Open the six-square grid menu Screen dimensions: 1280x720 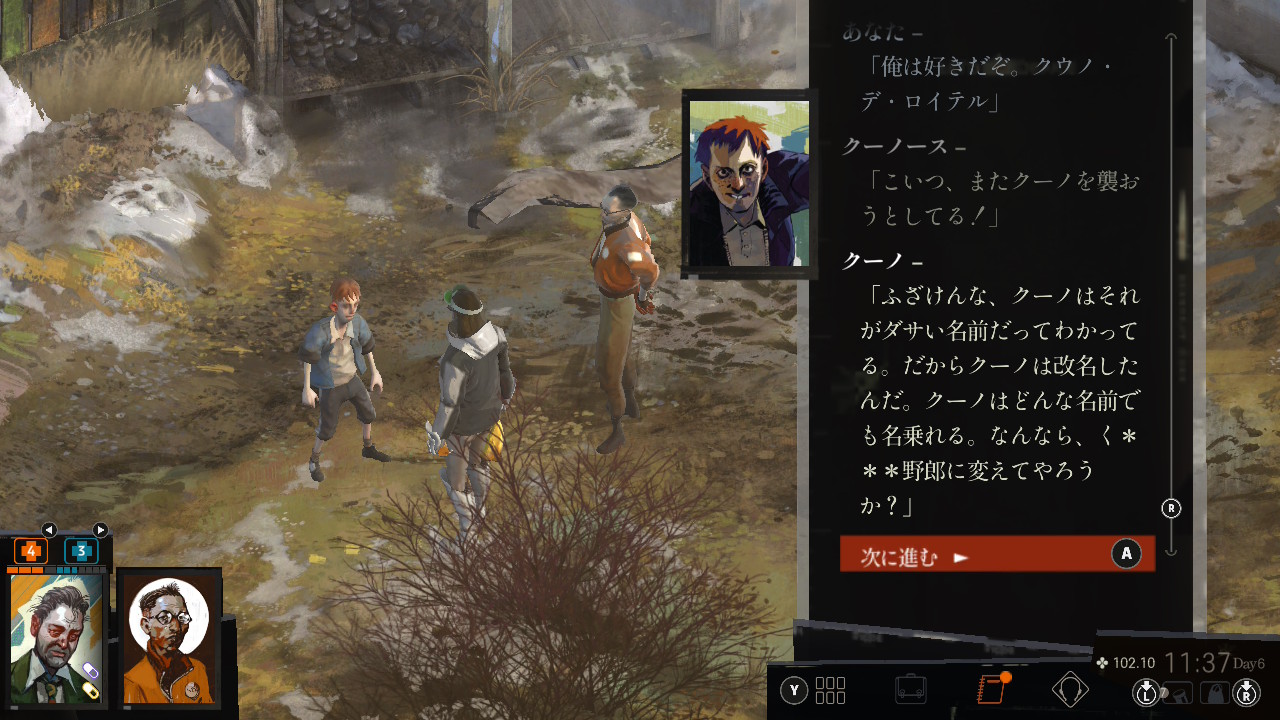tap(830, 690)
